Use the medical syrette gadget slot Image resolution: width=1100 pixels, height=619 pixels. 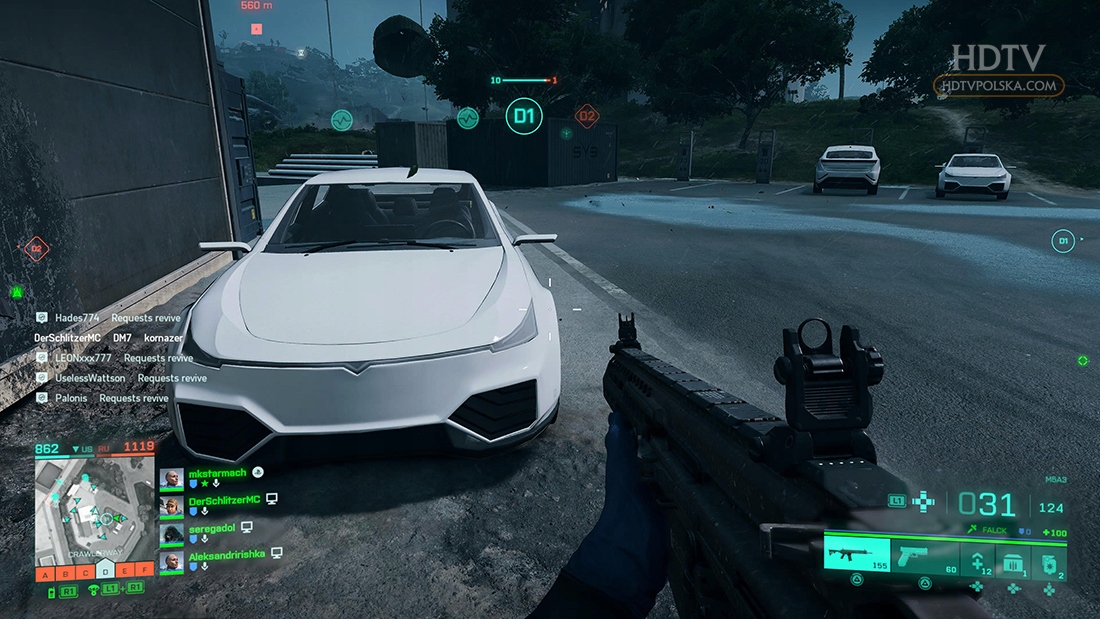pos(977,559)
